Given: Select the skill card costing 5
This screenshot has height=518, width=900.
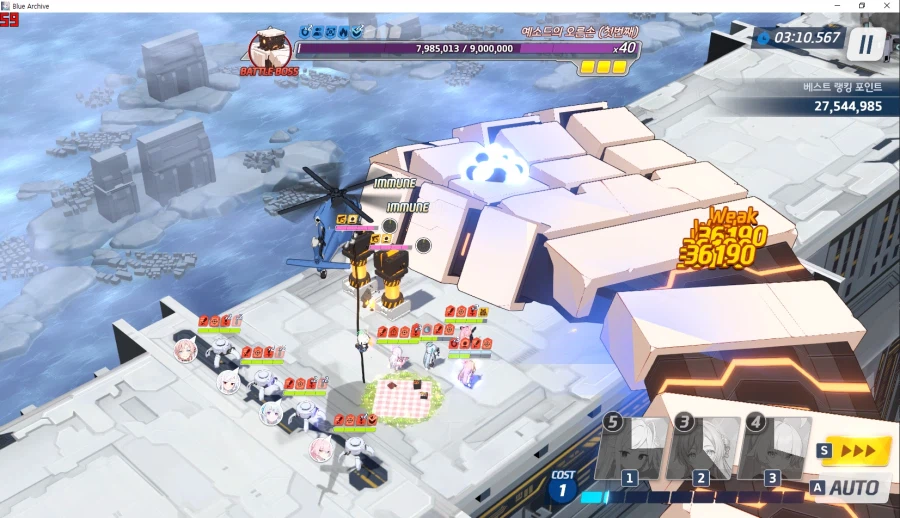Looking at the screenshot, I should 630,448.
